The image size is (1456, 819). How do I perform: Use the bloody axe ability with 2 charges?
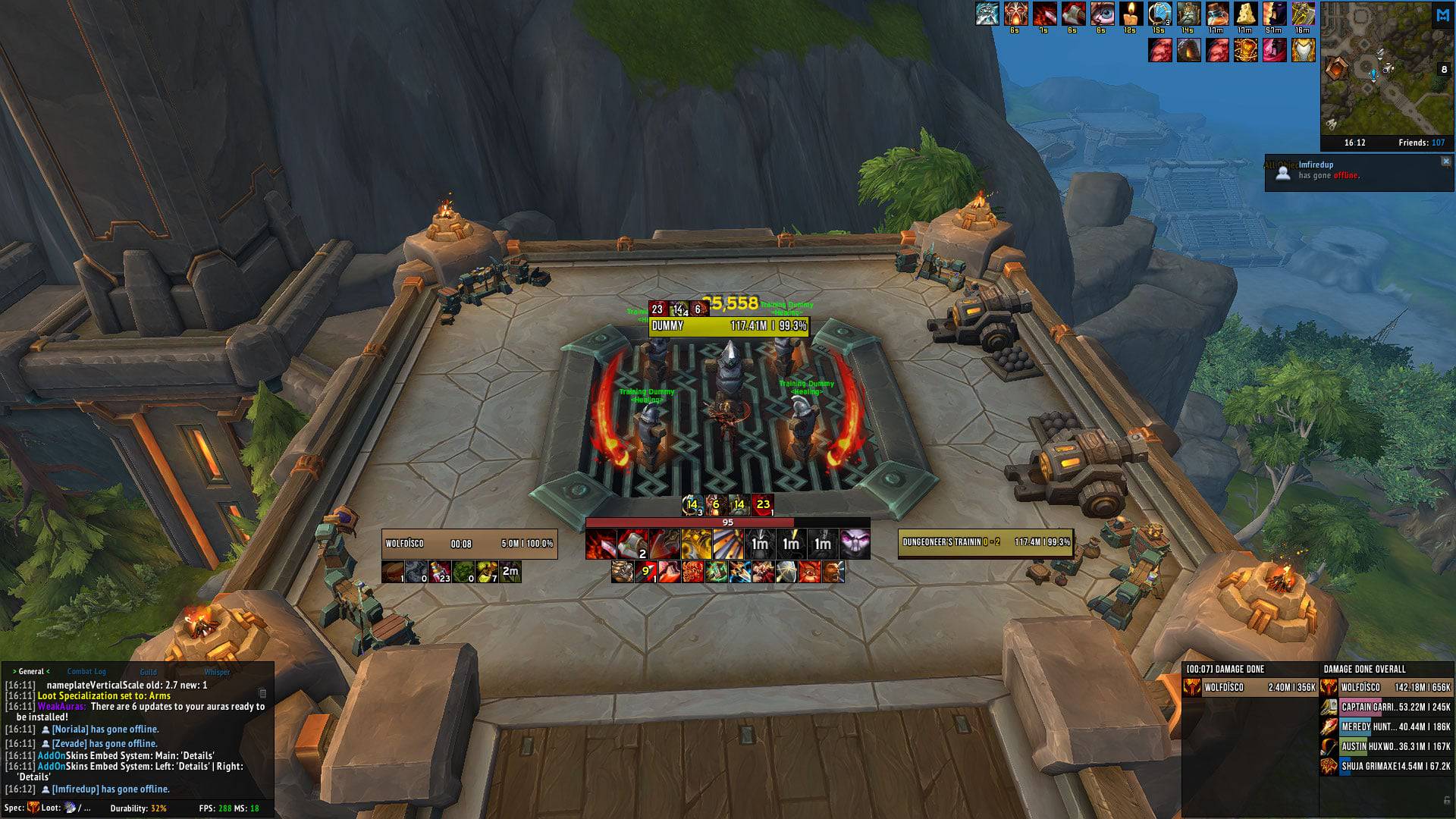coord(632,544)
